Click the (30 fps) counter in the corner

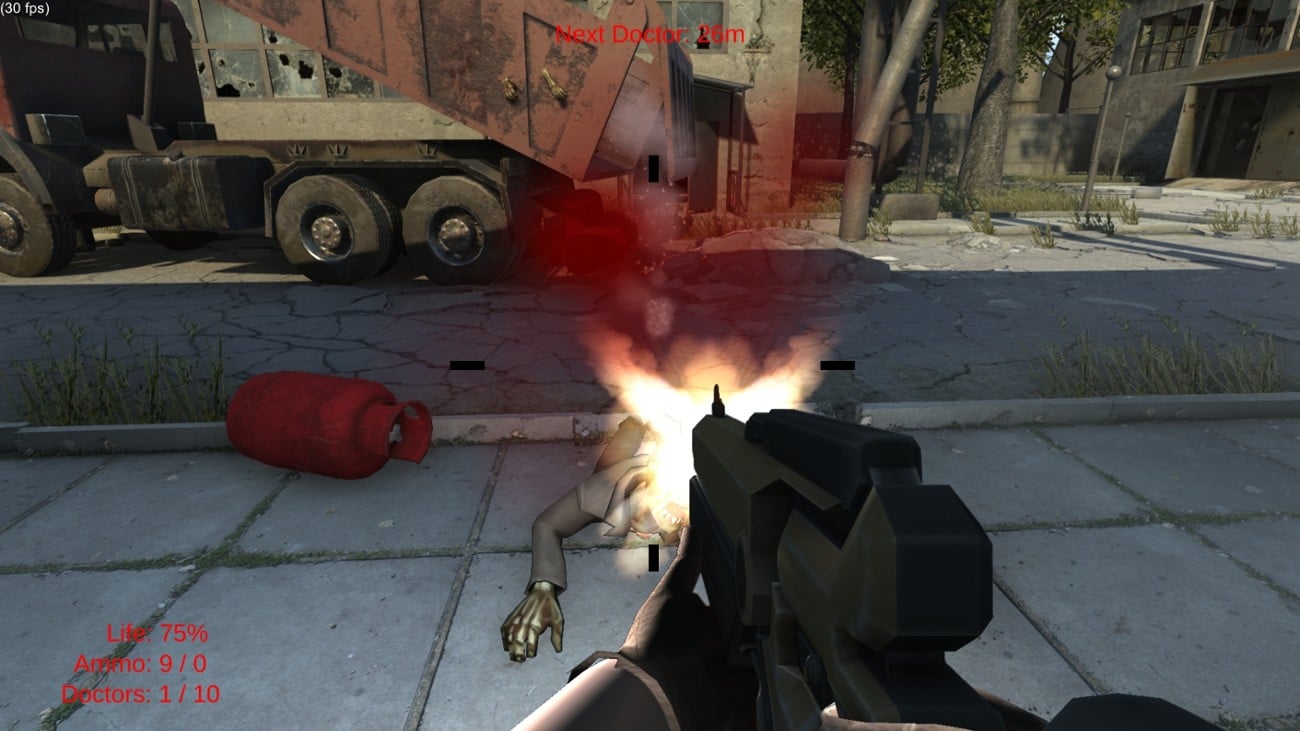24,7
